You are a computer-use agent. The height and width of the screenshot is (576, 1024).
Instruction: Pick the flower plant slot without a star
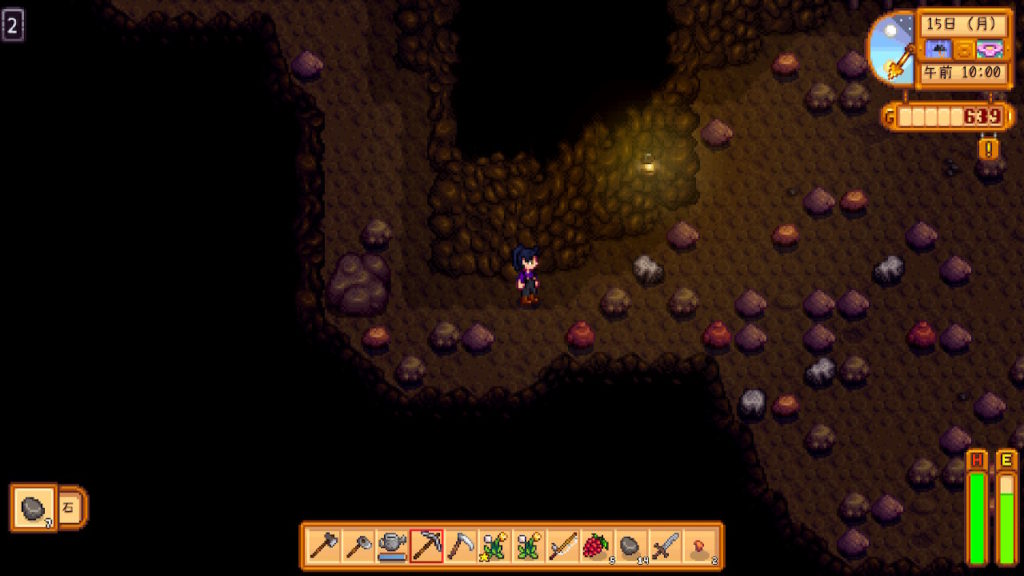pyautogui.click(x=529, y=546)
